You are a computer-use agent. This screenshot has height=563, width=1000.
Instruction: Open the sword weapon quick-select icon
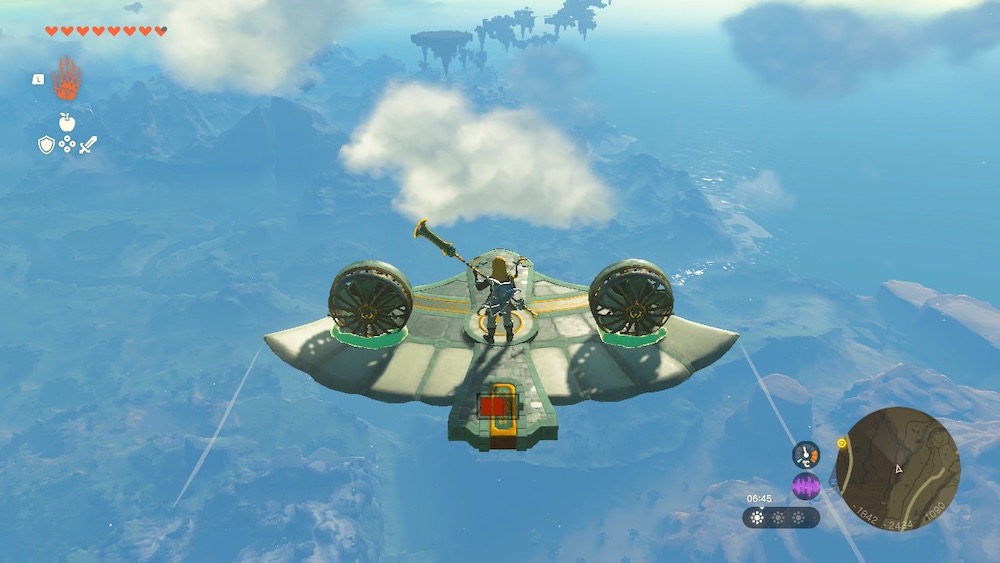point(88,145)
